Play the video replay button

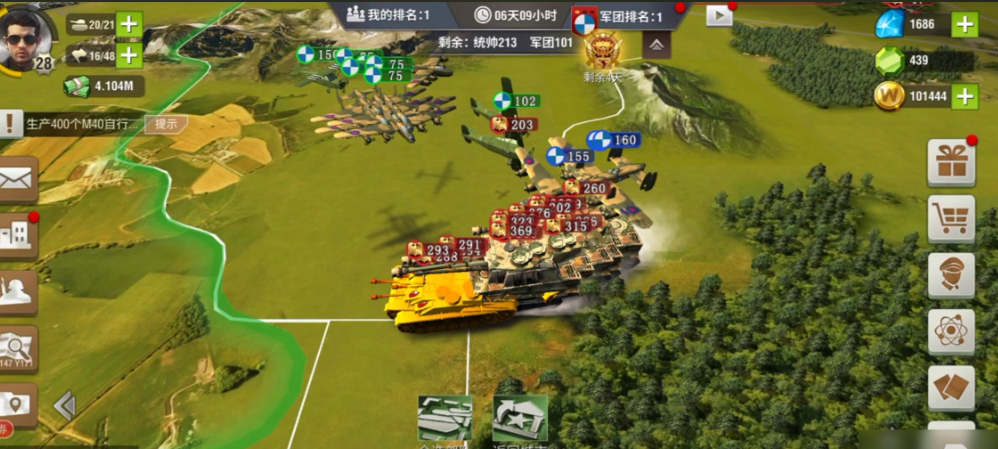(x=719, y=15)
